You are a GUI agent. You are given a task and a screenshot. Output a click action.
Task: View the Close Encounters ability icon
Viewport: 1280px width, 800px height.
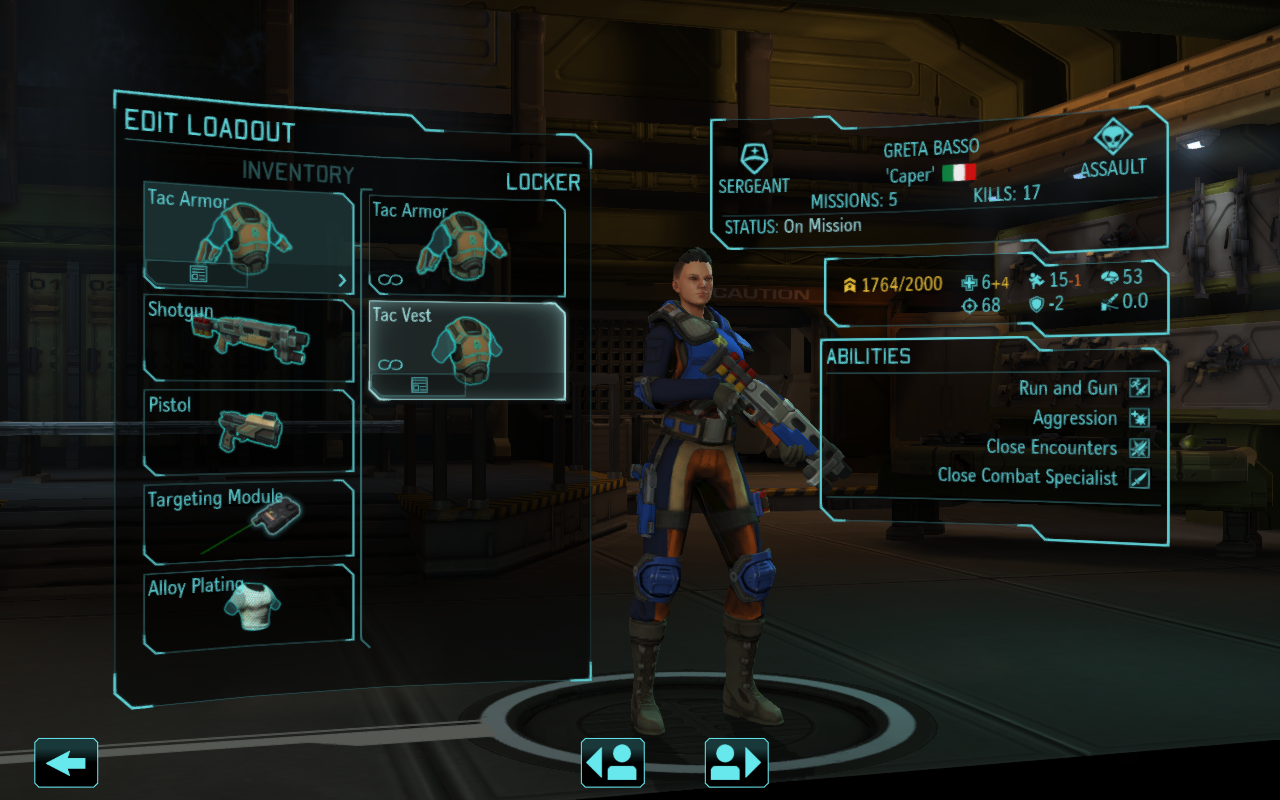[x=1139, y=448]
